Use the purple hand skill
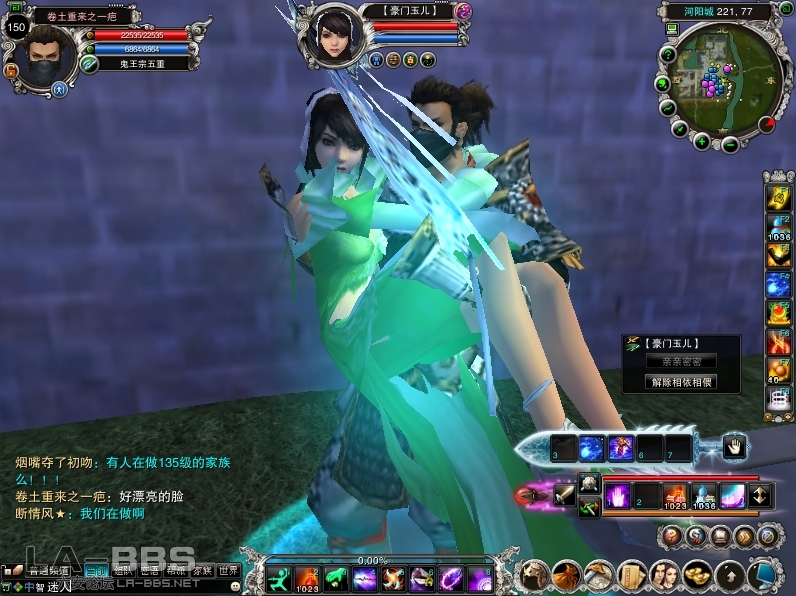 [619, 495]
